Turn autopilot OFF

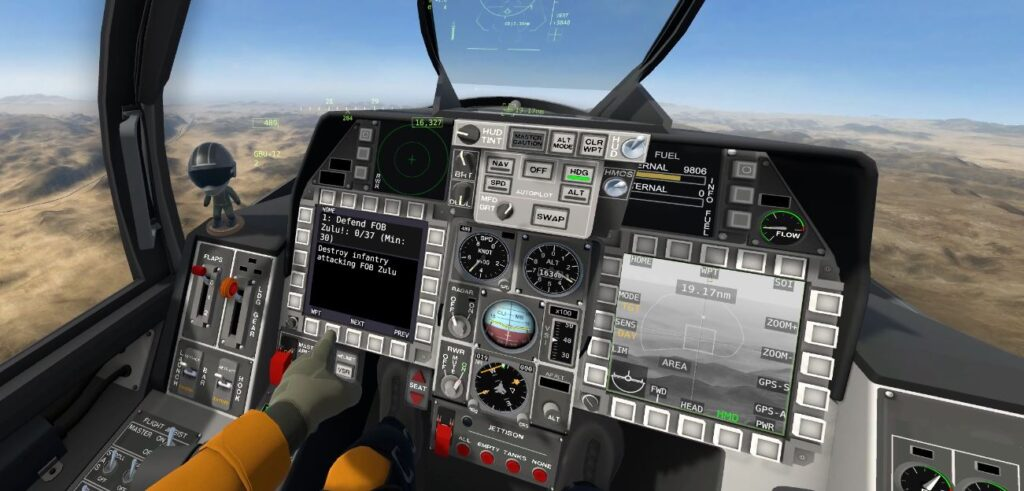point(538,169)
